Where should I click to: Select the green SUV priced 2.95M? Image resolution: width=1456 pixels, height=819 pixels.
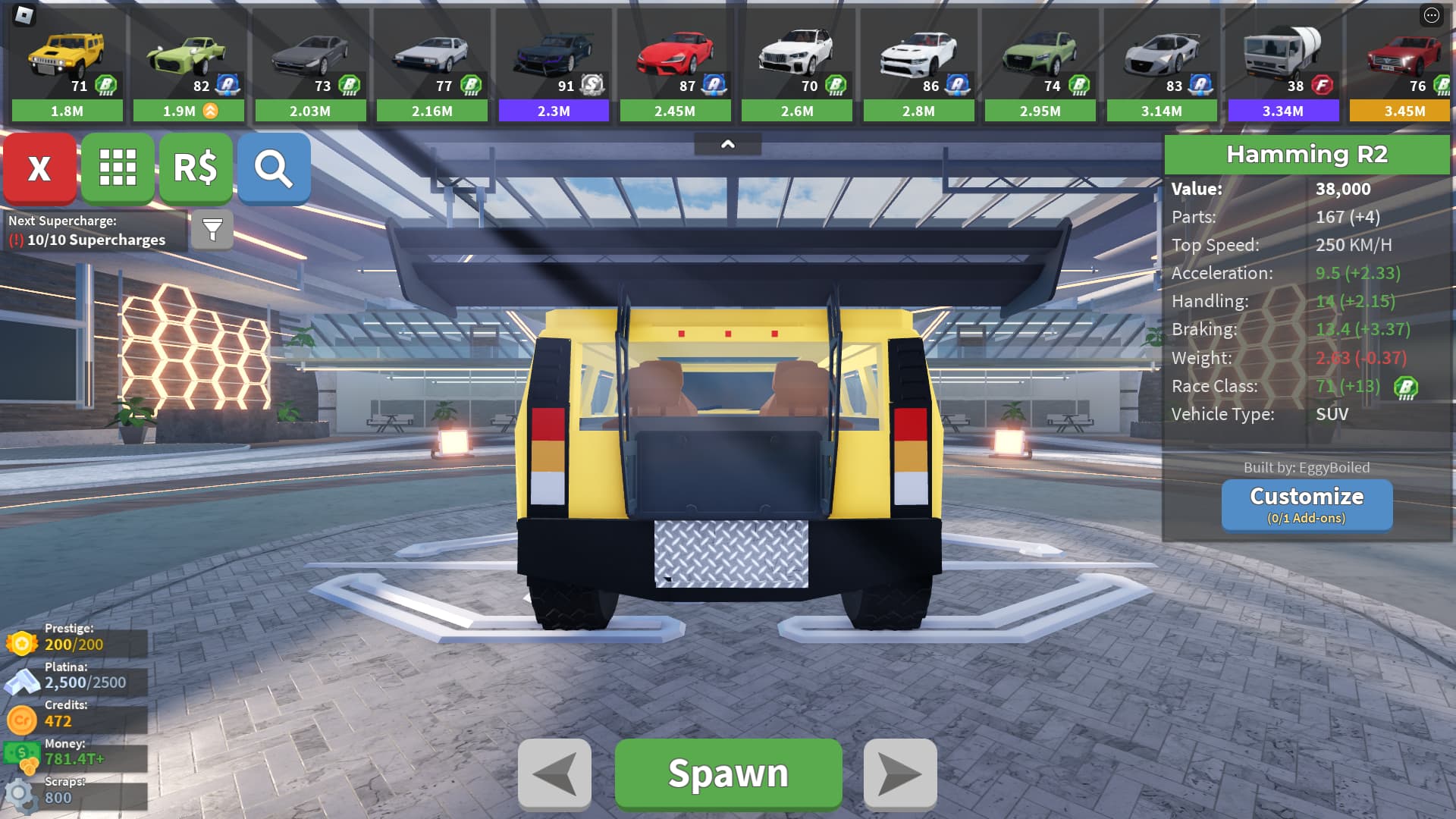1040,64
